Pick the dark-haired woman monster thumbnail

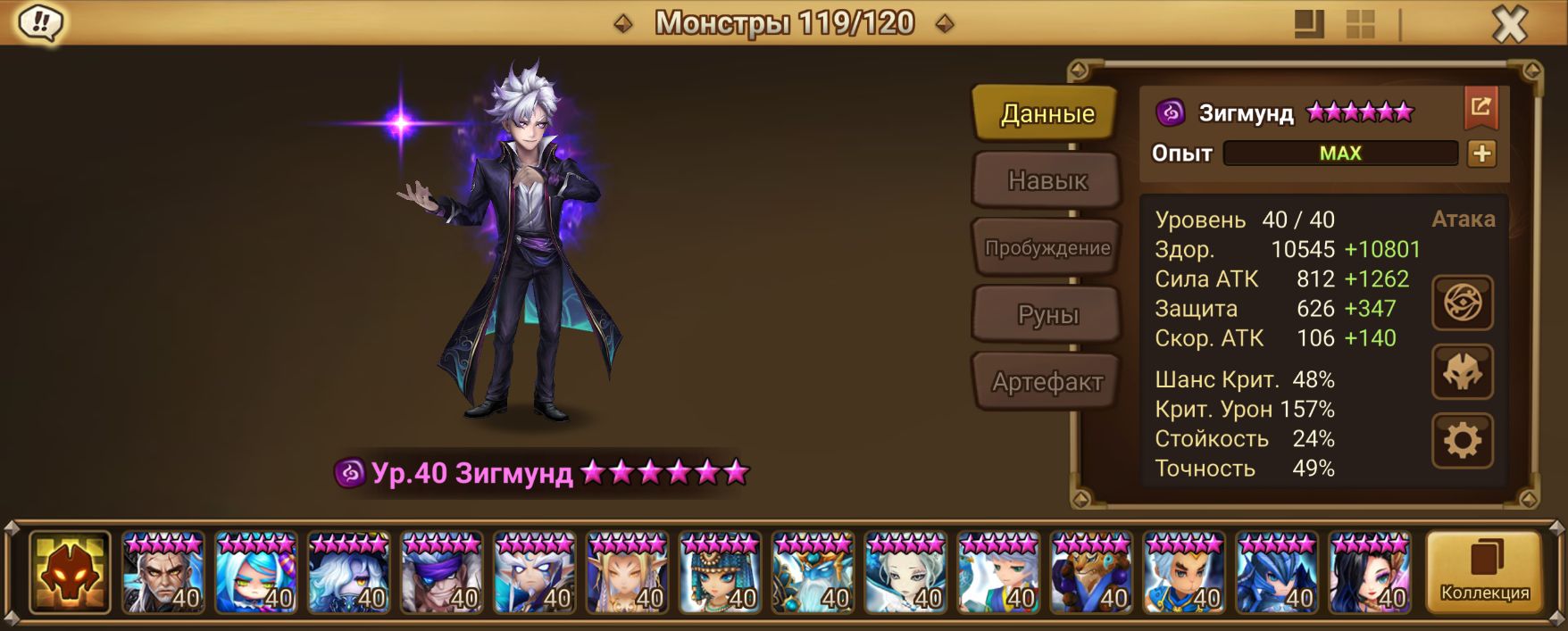point(1370,573)
